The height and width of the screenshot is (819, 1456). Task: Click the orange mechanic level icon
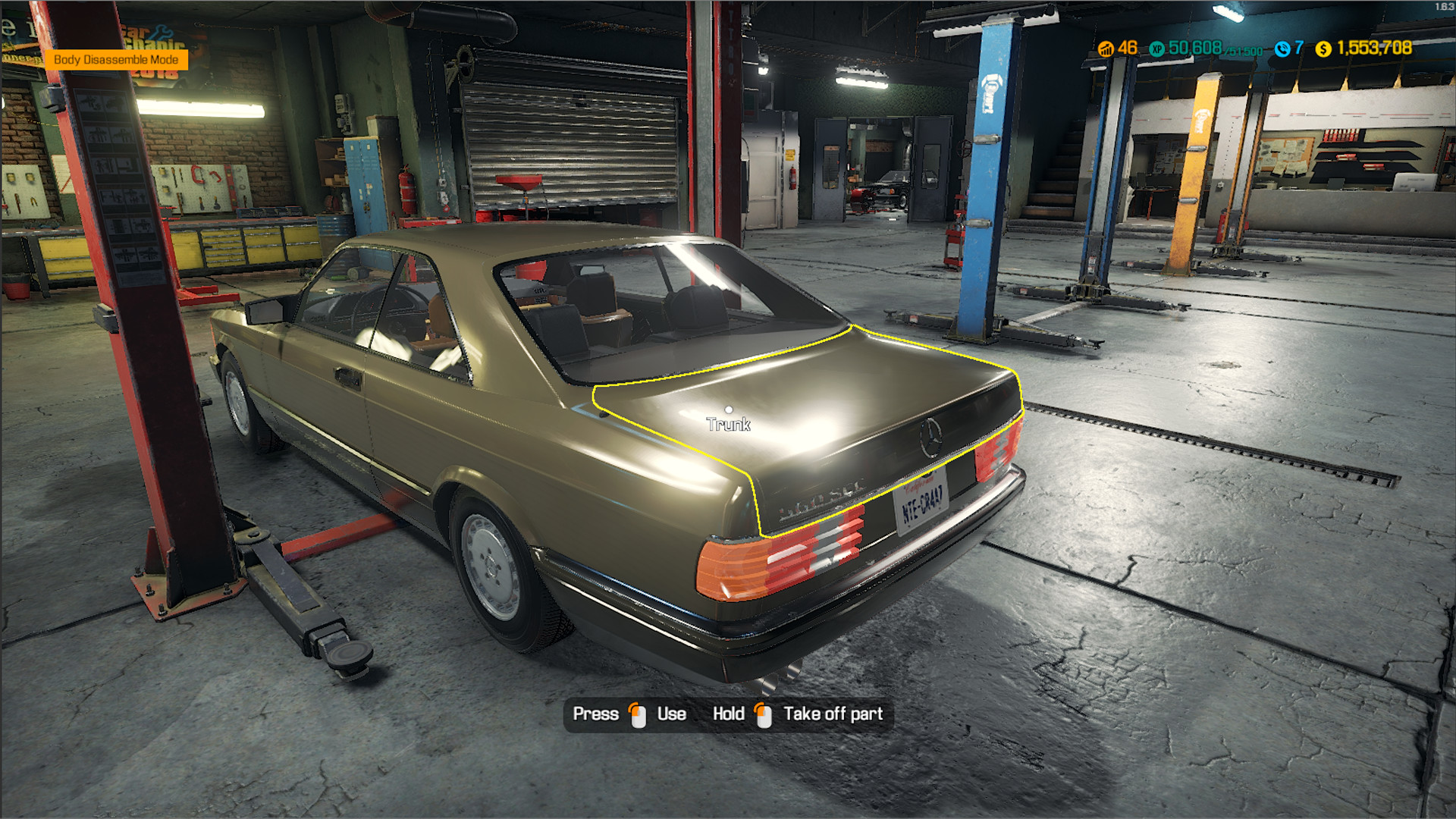1105,49
